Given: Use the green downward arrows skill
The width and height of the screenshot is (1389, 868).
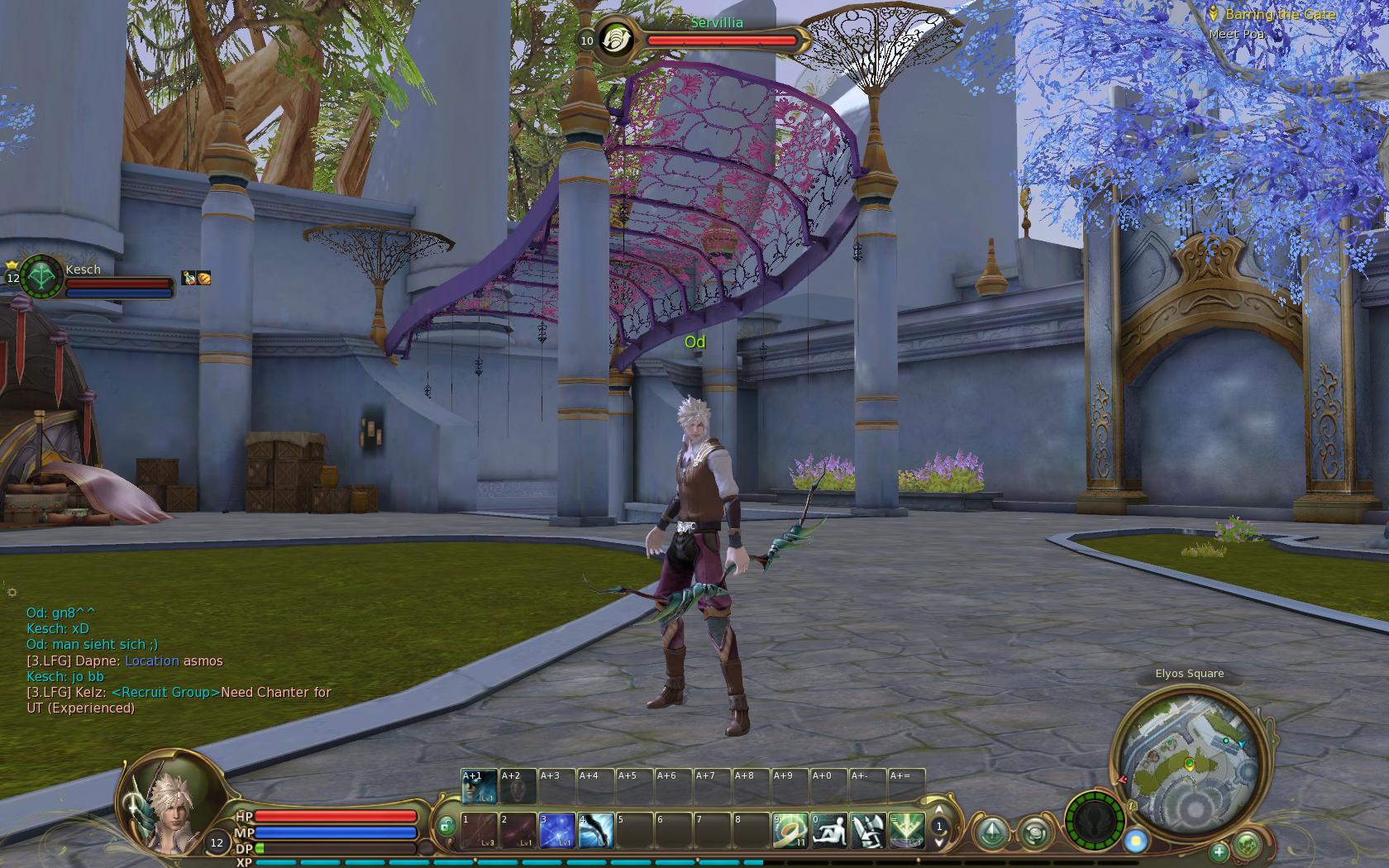Looking at the screenshot, I should pos(906,831).
